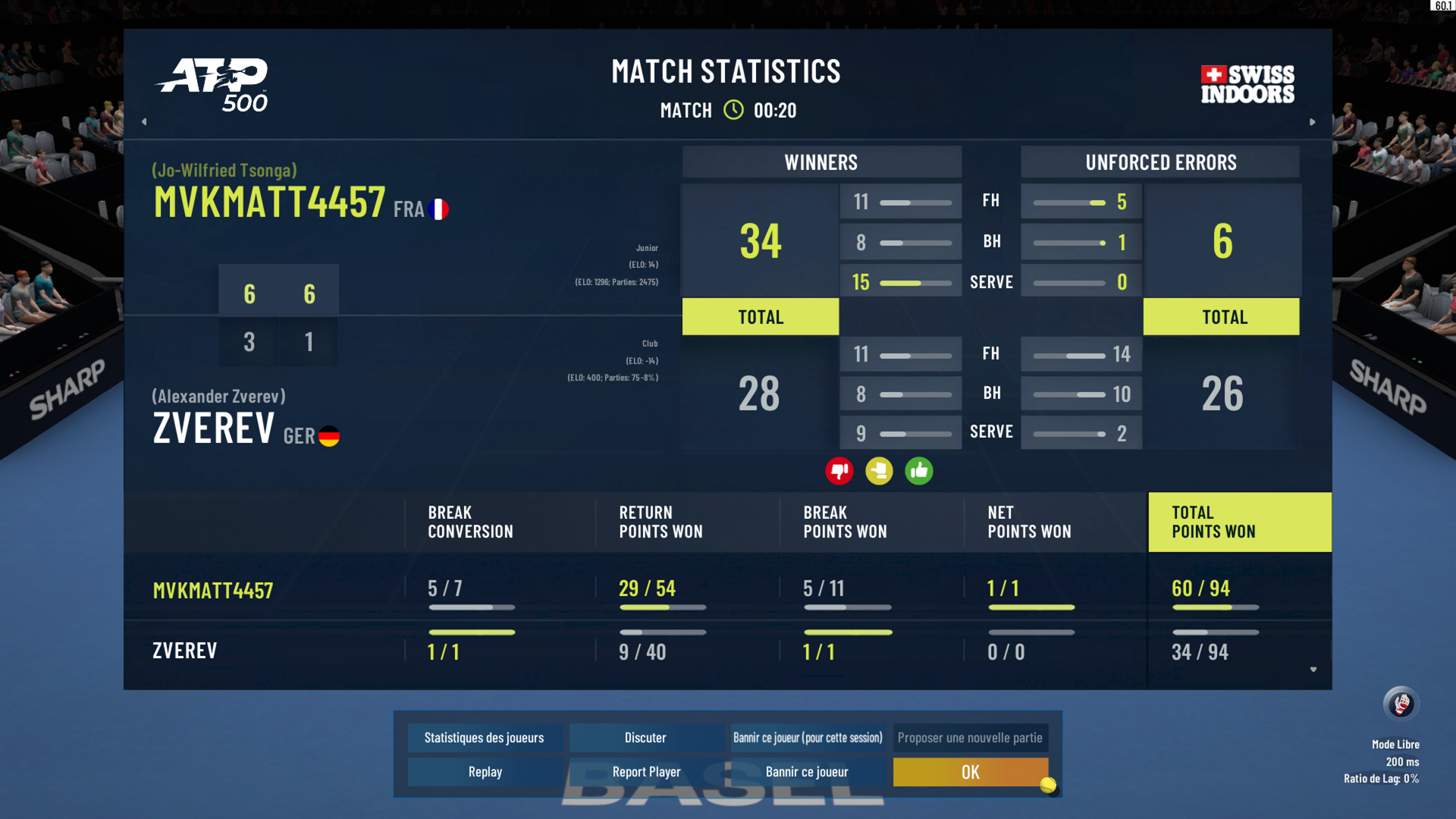Click the permanent Bannir ce joueur button
1456x819 pixels.
coord(807,772)
